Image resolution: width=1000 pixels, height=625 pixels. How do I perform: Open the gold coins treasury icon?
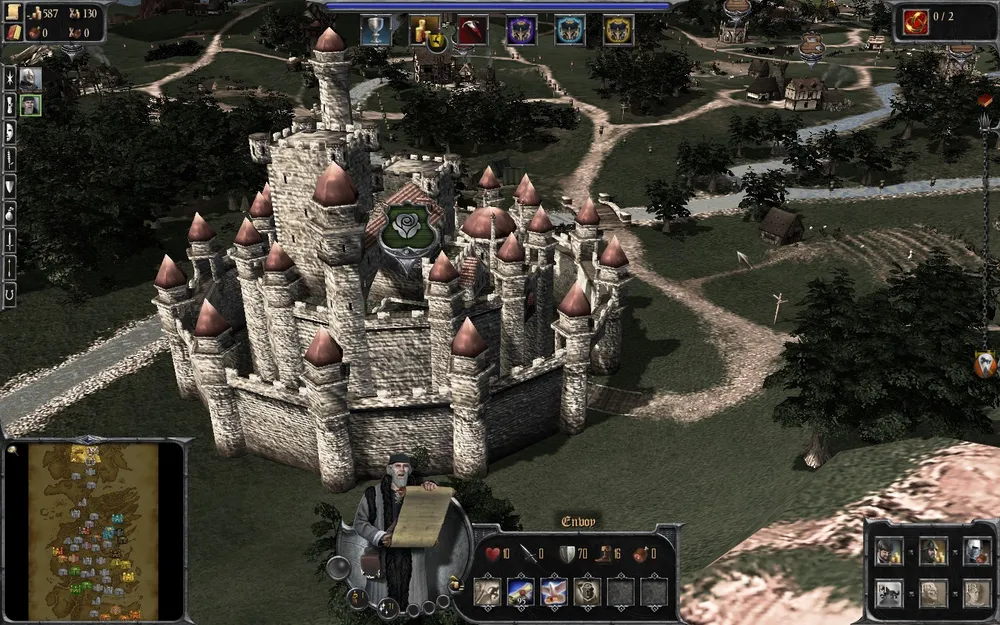point(425,30)
